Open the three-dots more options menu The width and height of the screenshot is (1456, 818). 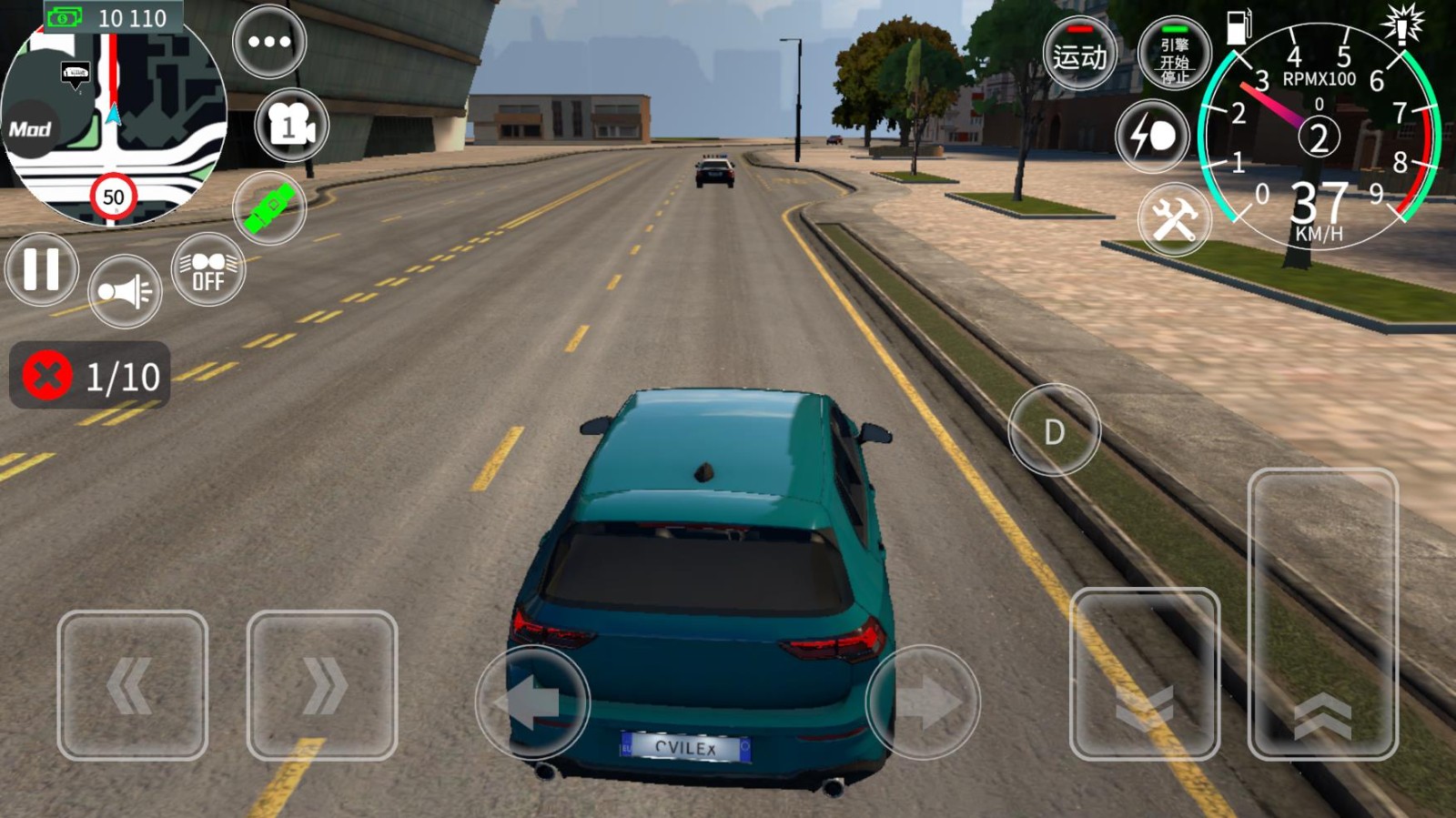coord(269,42)
